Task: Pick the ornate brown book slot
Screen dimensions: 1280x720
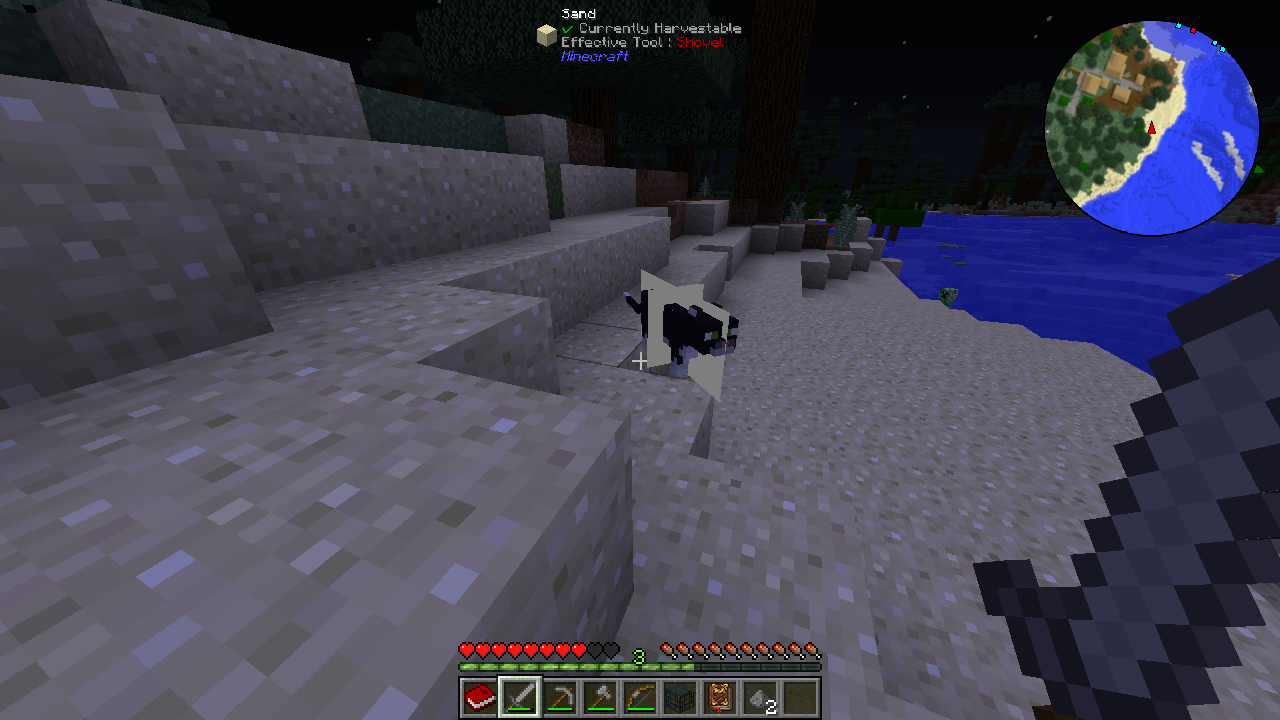Action: [720, 697]
